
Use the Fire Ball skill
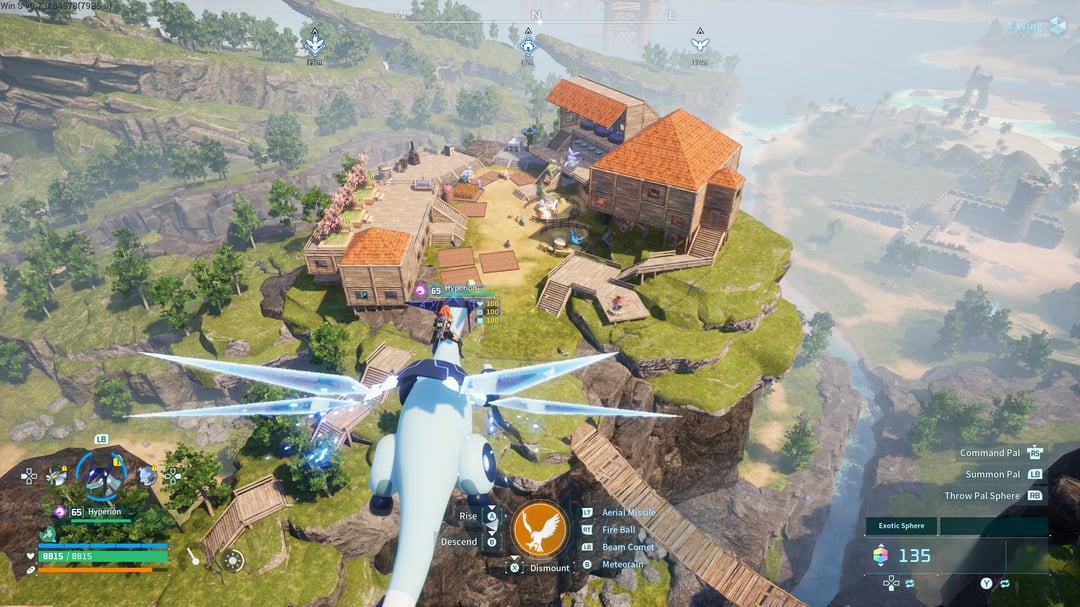618,530
